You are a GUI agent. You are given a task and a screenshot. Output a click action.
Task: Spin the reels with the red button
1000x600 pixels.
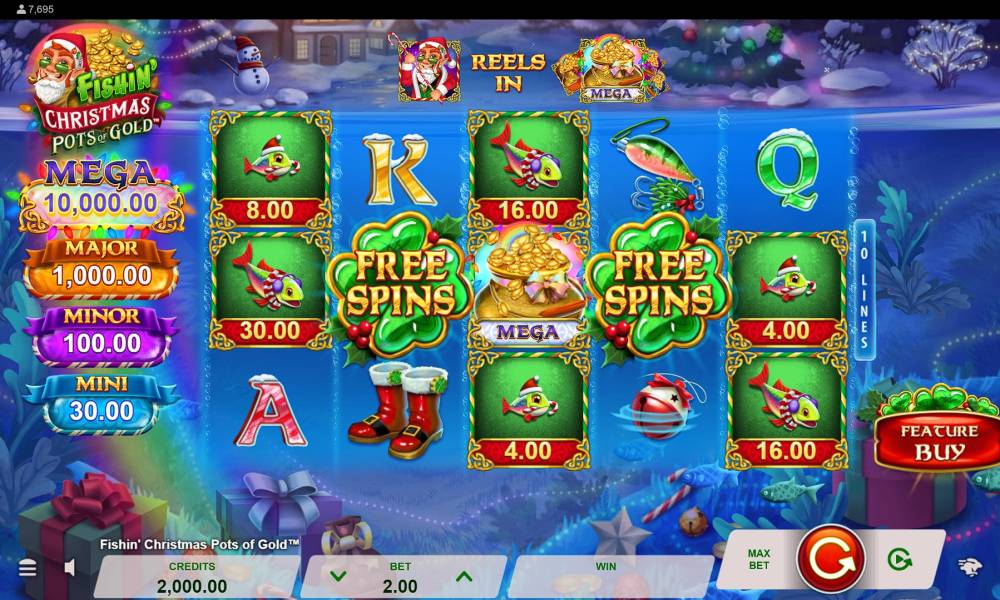click(x=830, y=558)
